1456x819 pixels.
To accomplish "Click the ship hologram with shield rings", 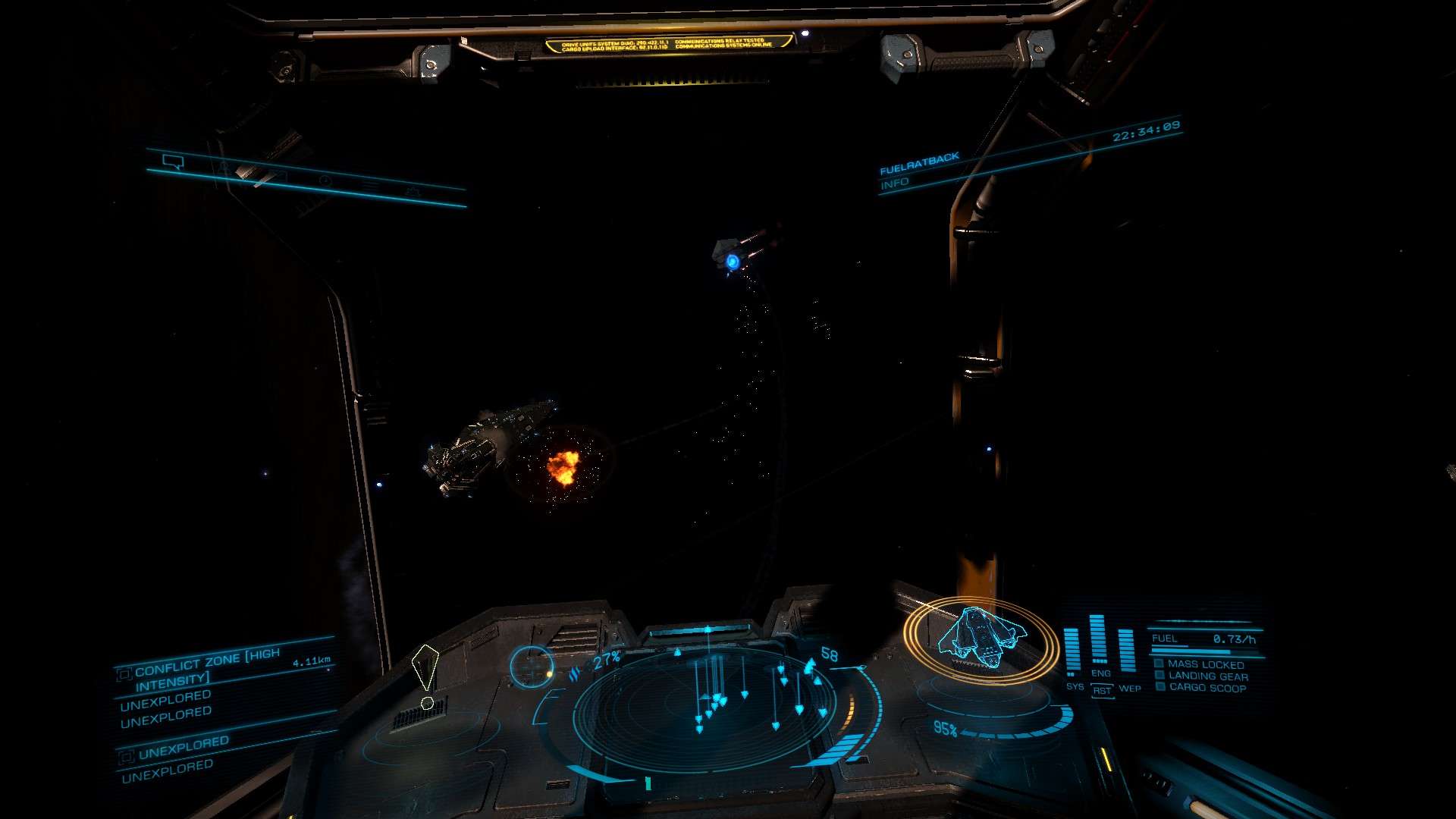I will tap(980, 639).
